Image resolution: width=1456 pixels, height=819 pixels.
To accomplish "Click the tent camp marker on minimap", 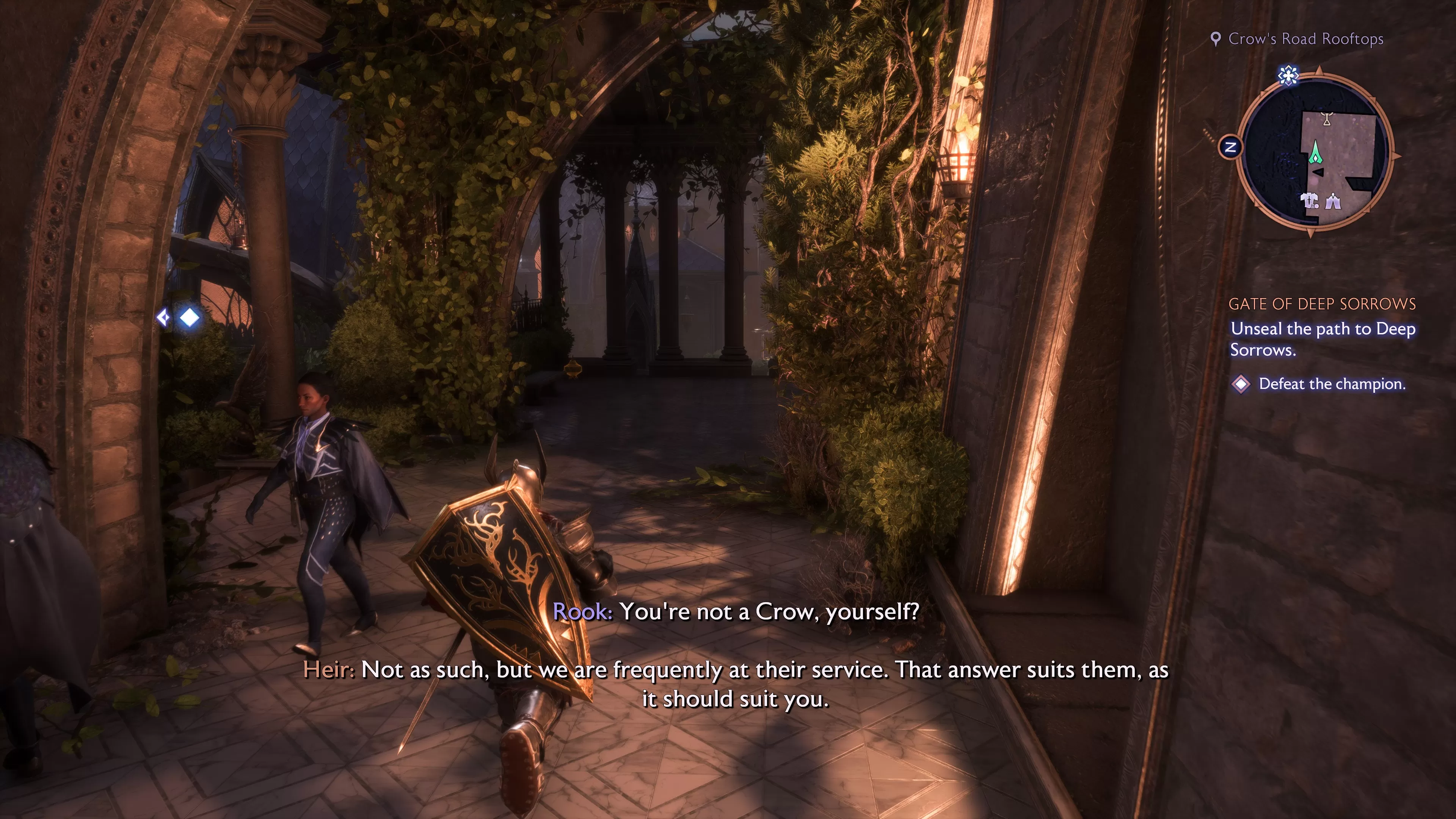I will (x=1334, y=201).
